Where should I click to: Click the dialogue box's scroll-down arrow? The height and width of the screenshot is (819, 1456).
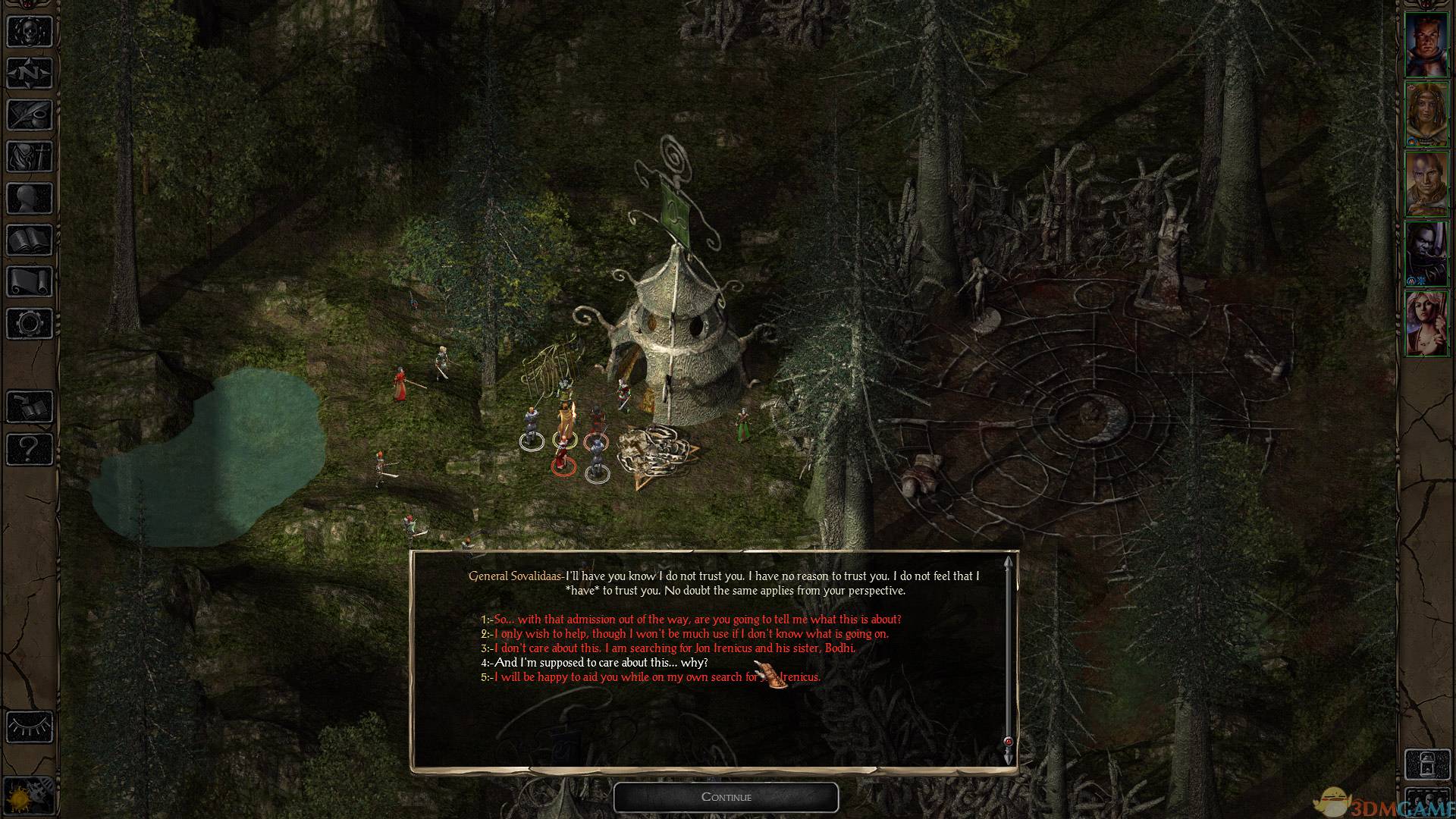(x=1008, y=758)
